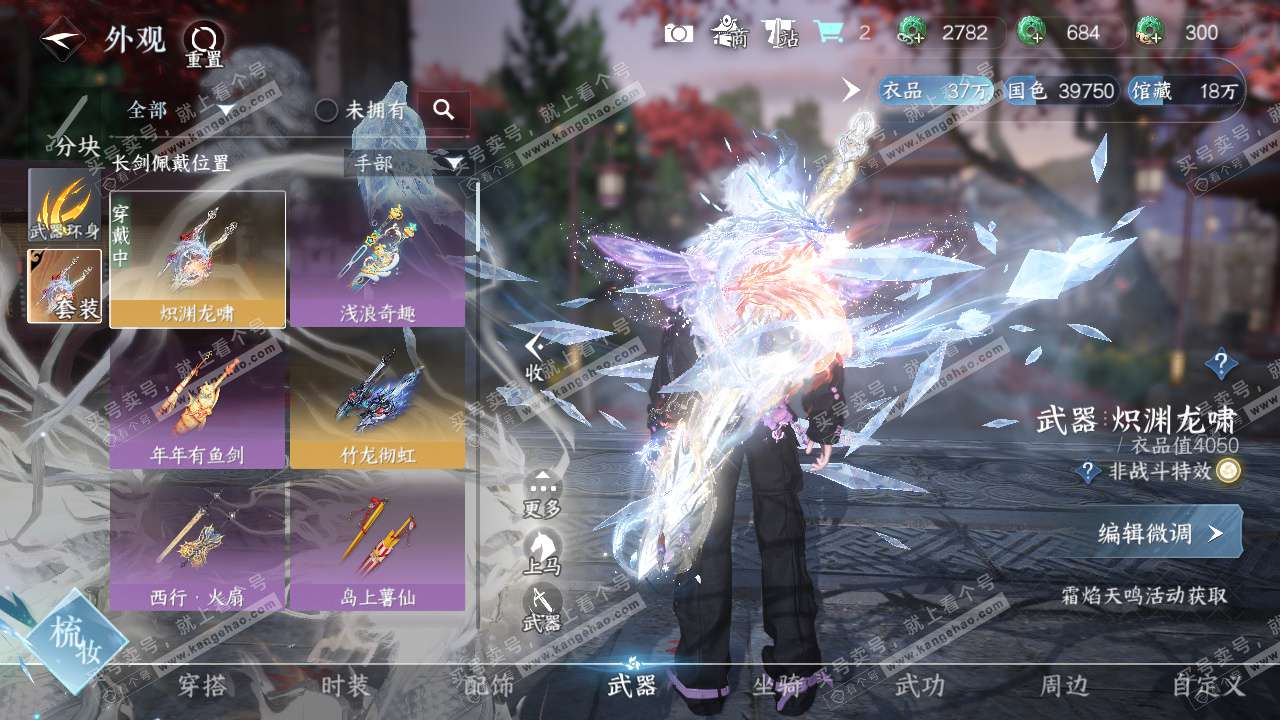Screen dimensions: 1280x720
Task: Pick the 西行·火扇 weapon skin
Action: click(197, 544)
